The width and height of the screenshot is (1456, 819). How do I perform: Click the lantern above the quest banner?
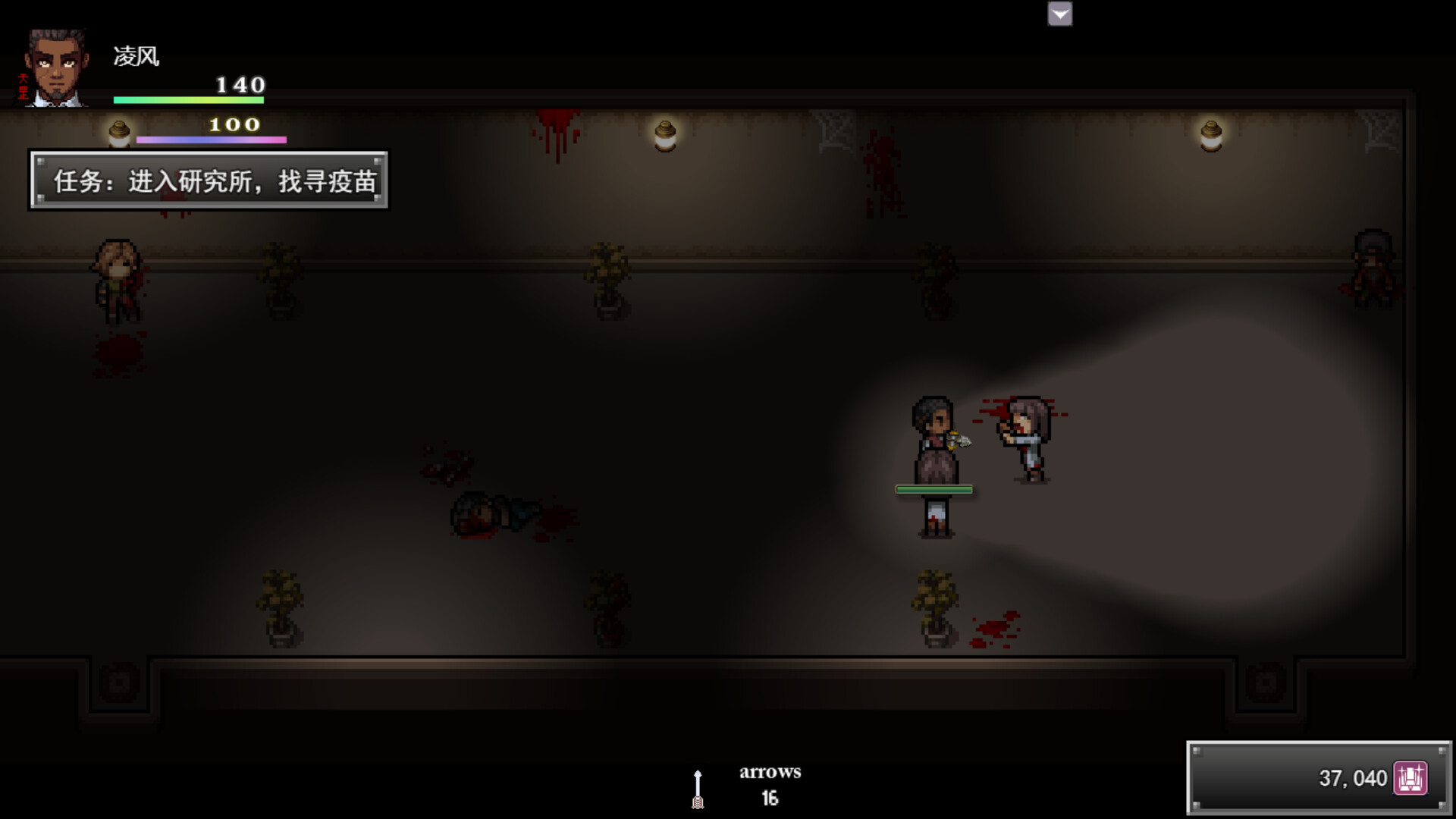pos(119,133)
